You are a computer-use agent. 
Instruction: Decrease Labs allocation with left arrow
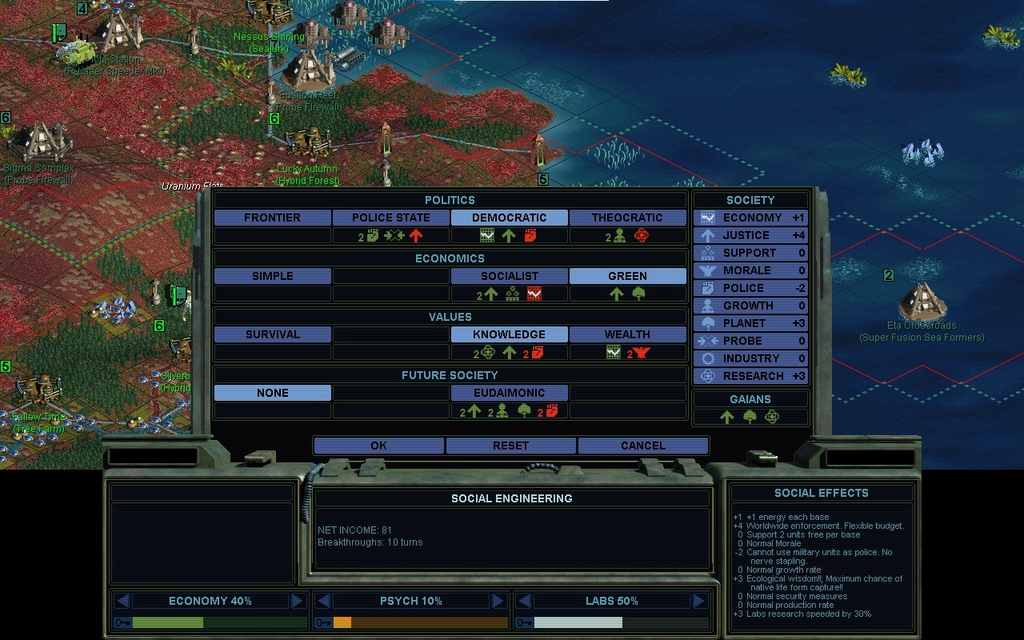tap(523, 601)
